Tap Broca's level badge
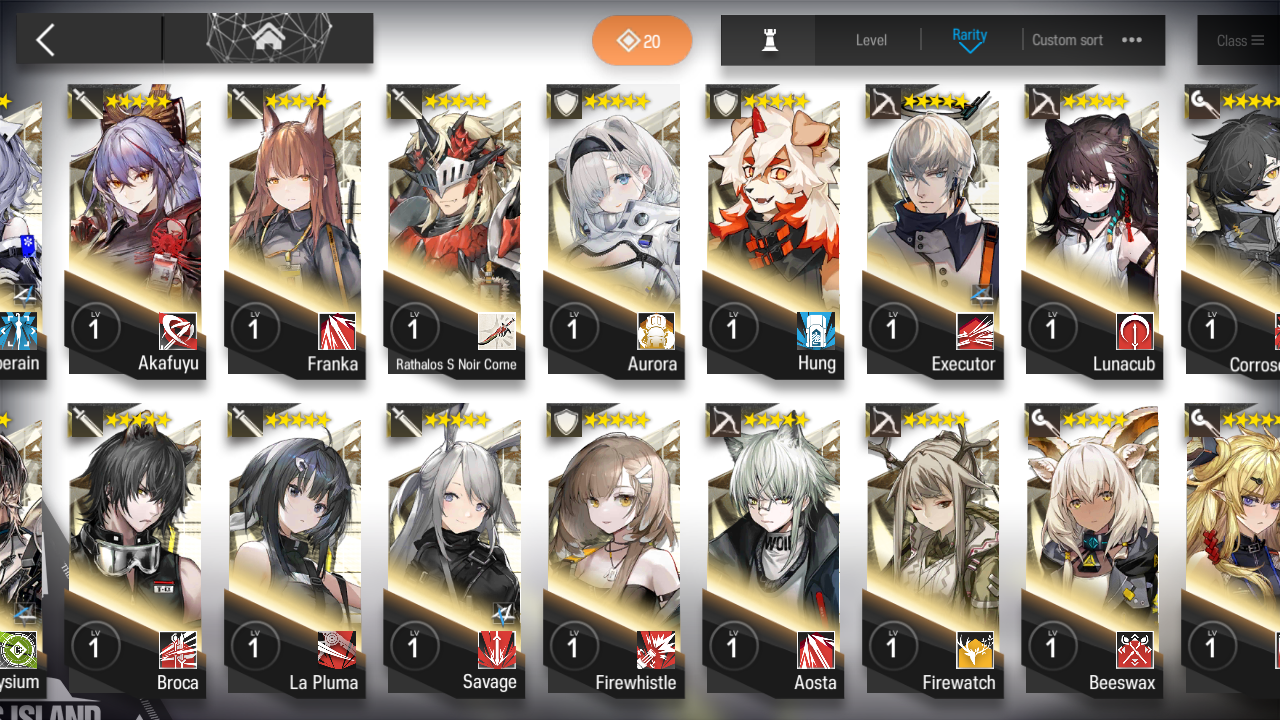This screenshot has height=720, width=1280. click(x=96, y=647)
